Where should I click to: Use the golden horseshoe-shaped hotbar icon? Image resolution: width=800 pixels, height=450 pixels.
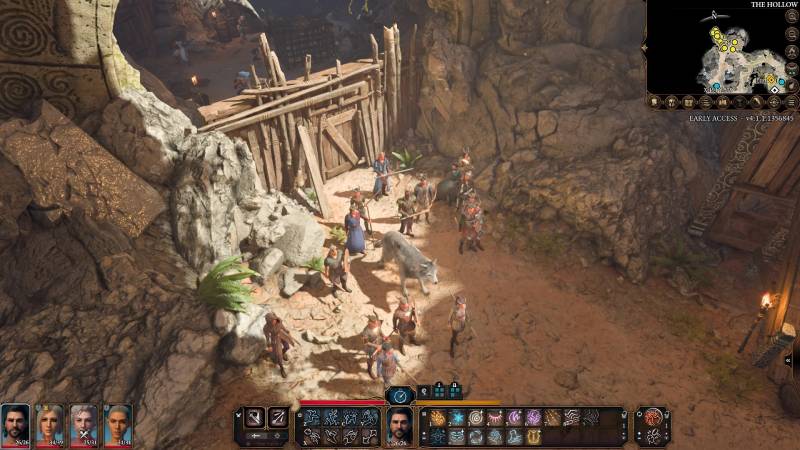[x=532, y=436]
